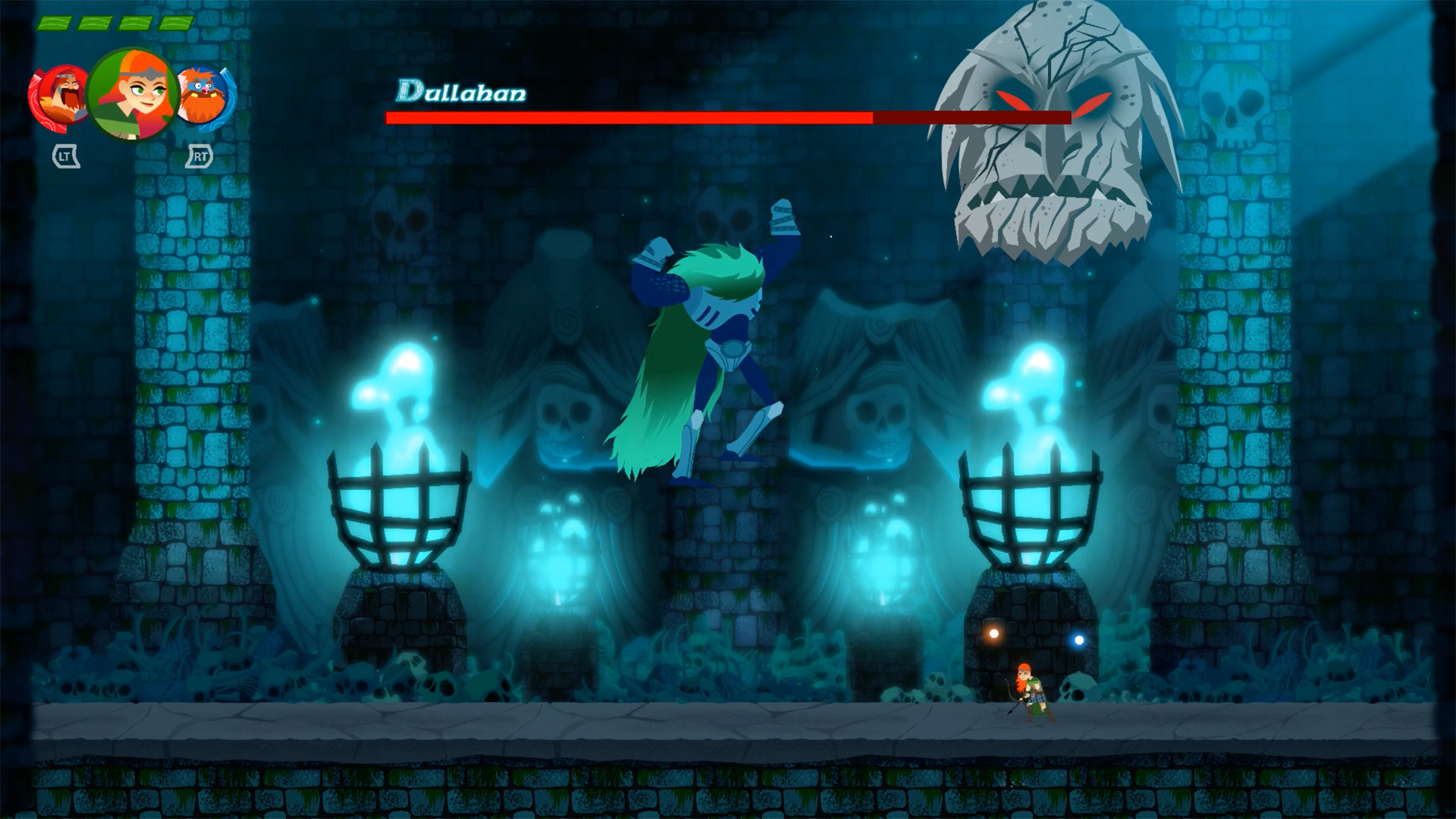The width and height of the screenshot is (1456, 819).
Task: Click the glowing orange orb pickup
Action: pos(993,635)
